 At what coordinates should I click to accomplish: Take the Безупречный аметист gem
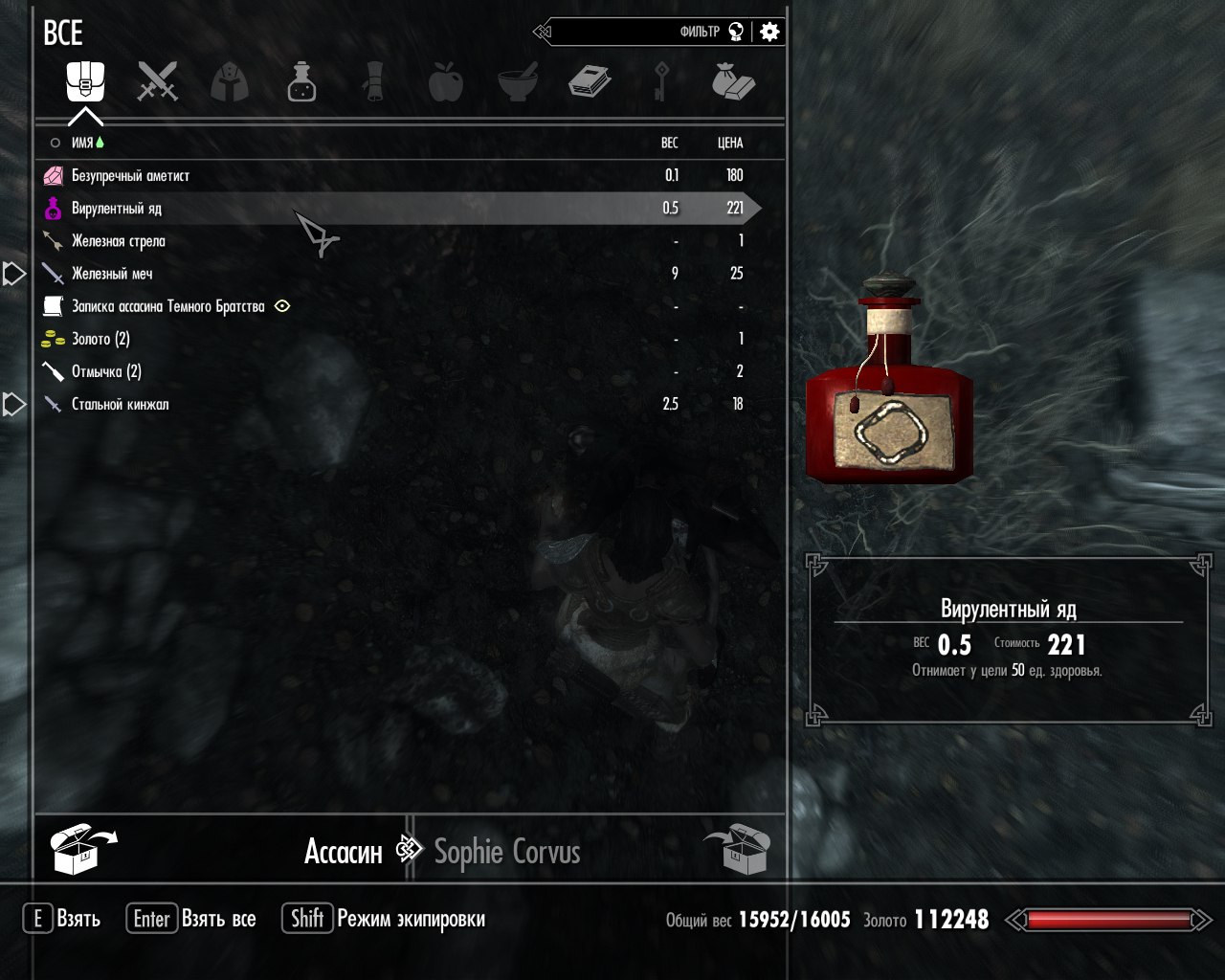coord(131,176)
